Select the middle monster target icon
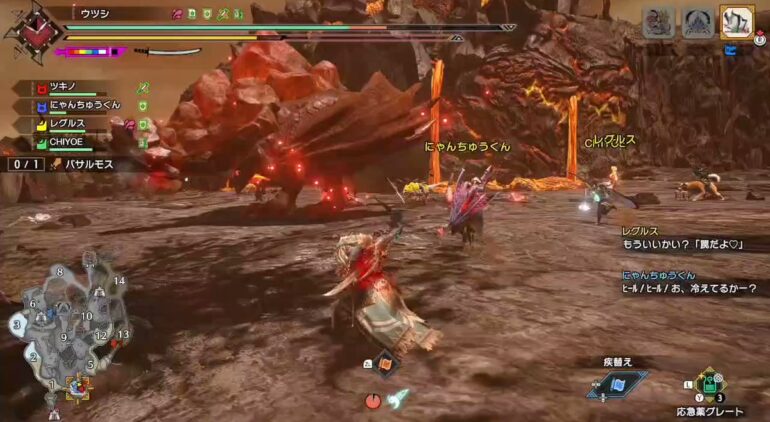Screen dimensions: 770x422 click(x=697, y=23)
